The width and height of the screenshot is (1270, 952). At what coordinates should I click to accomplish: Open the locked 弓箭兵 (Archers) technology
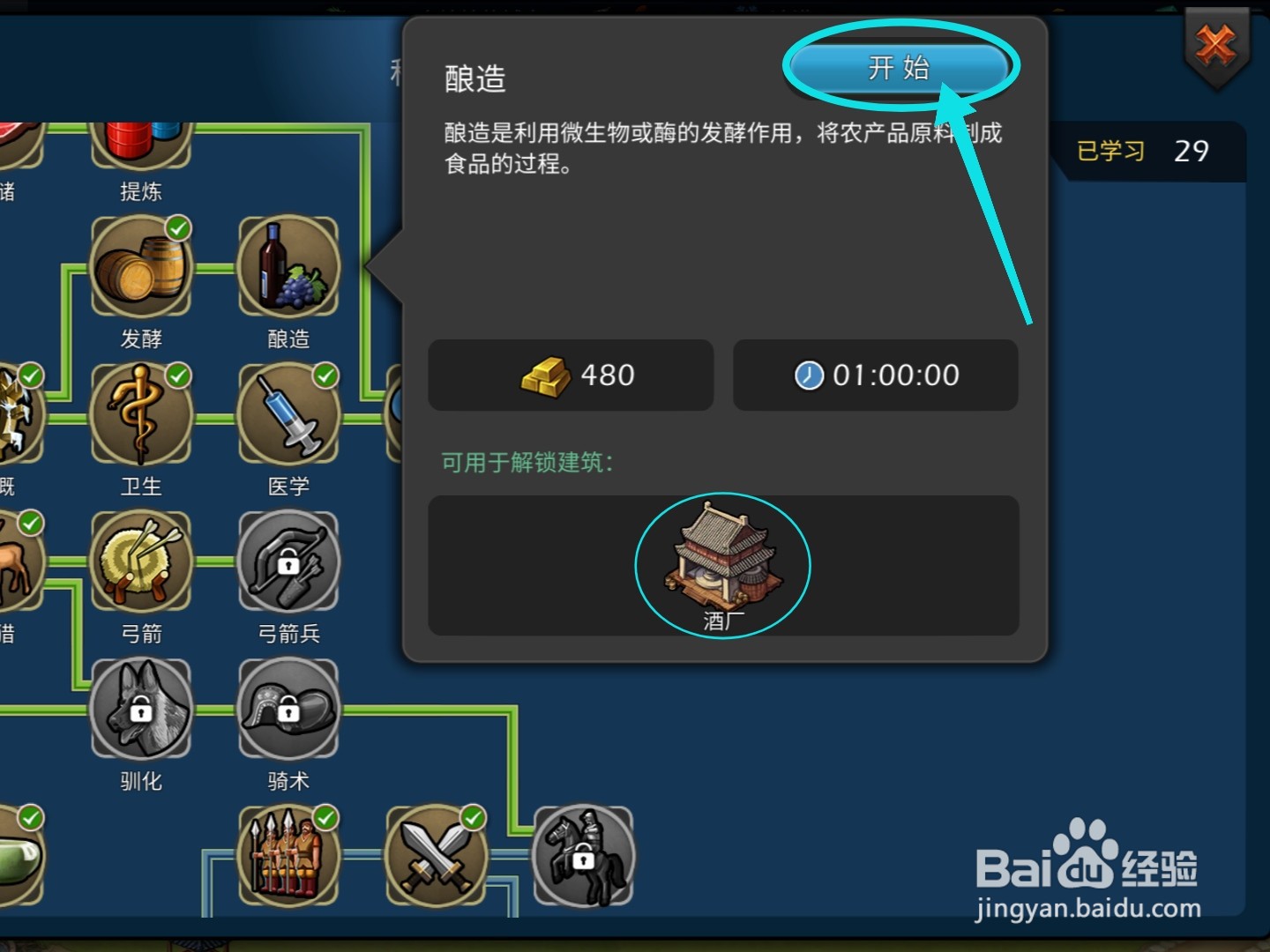coord(288,562)
